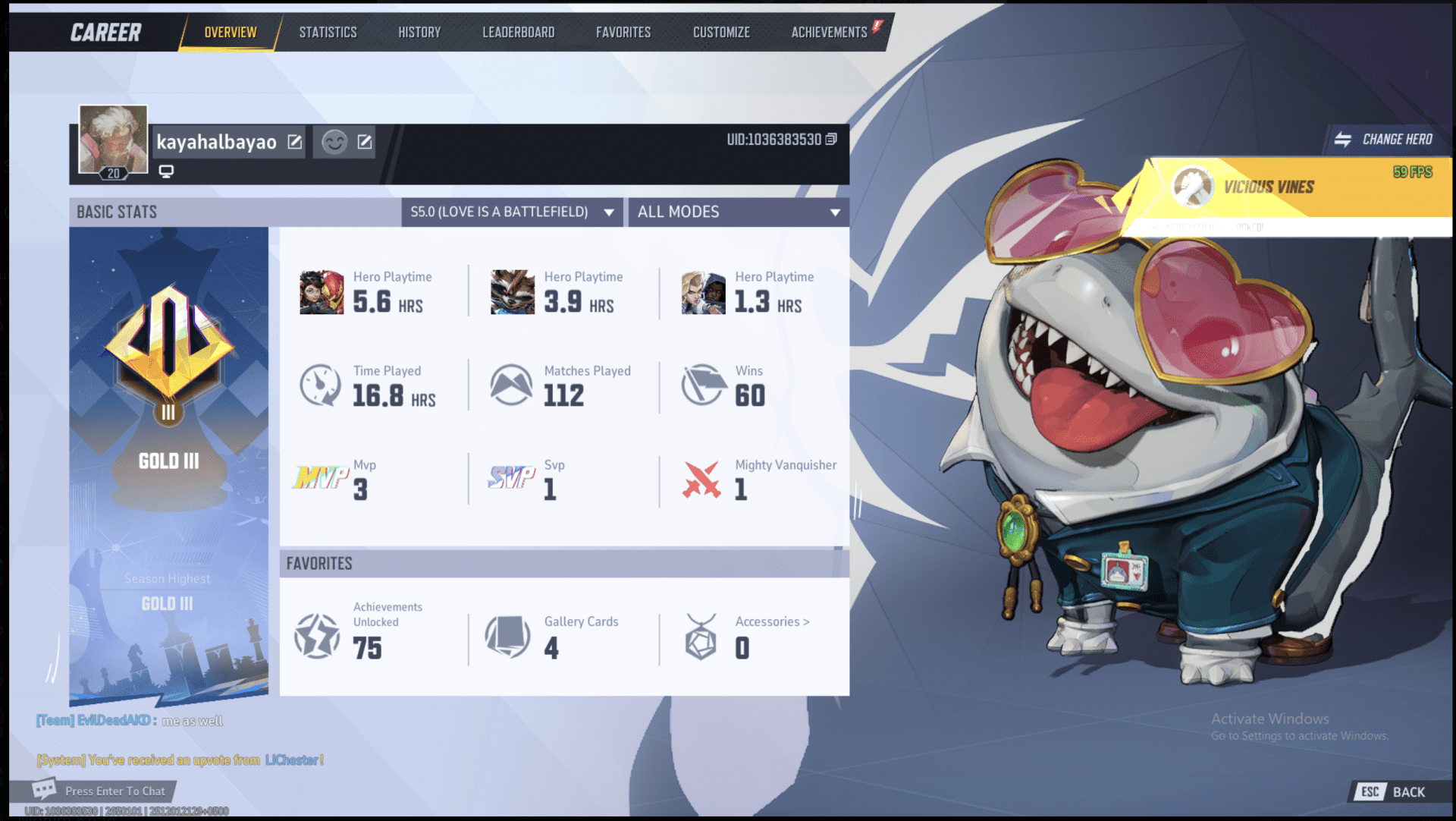
Task: Open the All Modes filter dropdown
Action: coord(738,212)
